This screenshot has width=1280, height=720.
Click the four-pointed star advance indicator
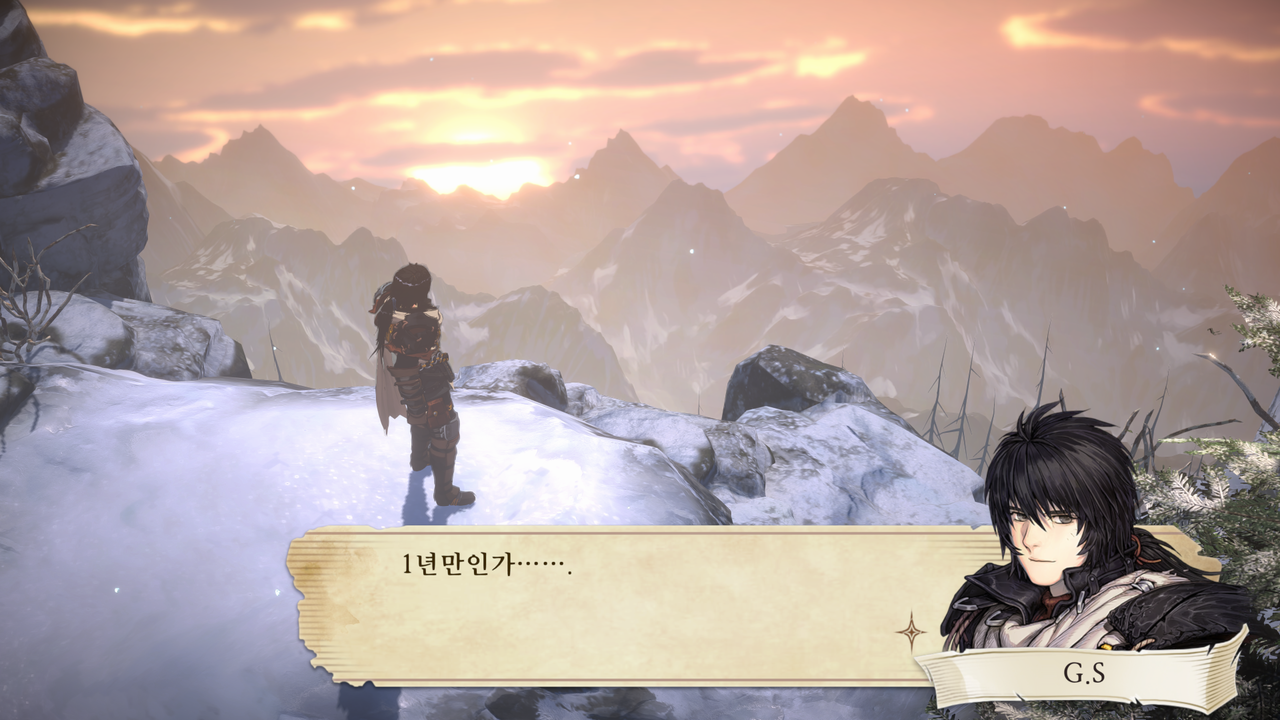tap(910, 631)
